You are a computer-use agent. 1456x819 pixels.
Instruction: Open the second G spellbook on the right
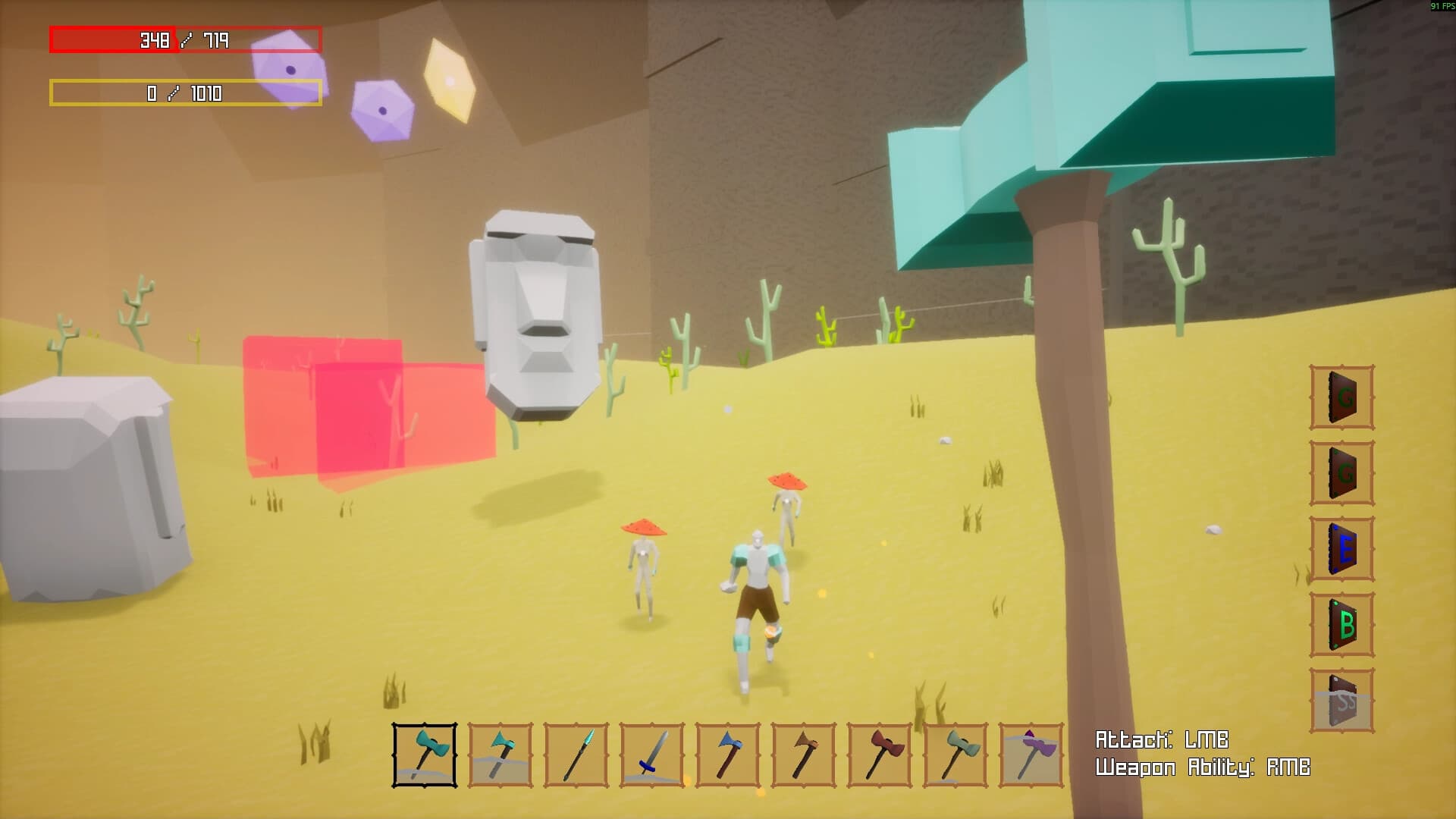pyautogui.click(x=1341, y=470)
